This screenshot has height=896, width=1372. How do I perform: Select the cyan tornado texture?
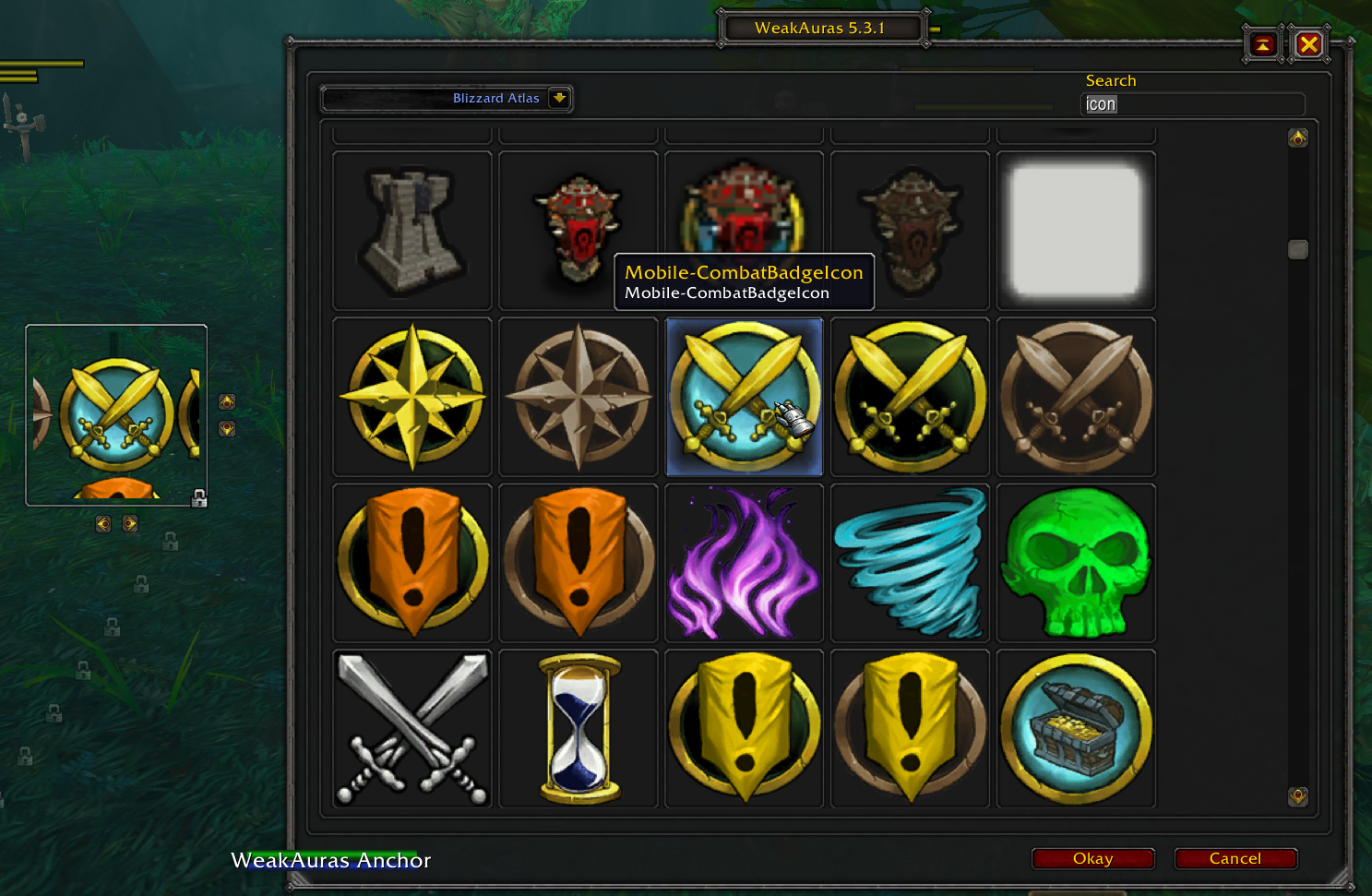pyautogui.click(x=910, y=563)
